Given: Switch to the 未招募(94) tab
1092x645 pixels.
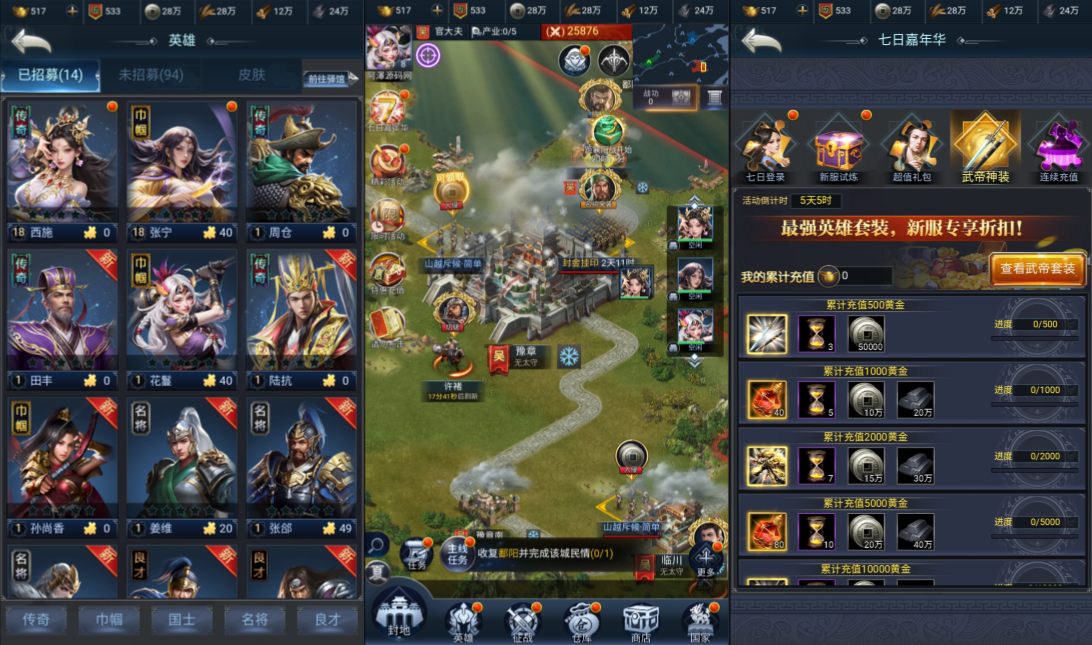Looking at the screenshot, I should [x=150, y=76].
